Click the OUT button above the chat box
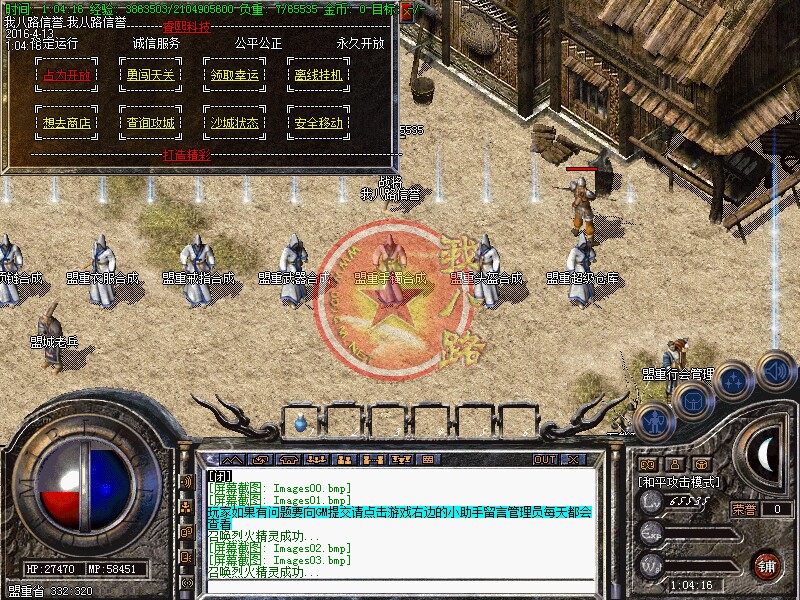This screenshot has height=600, width=800. tap(544, 459)
